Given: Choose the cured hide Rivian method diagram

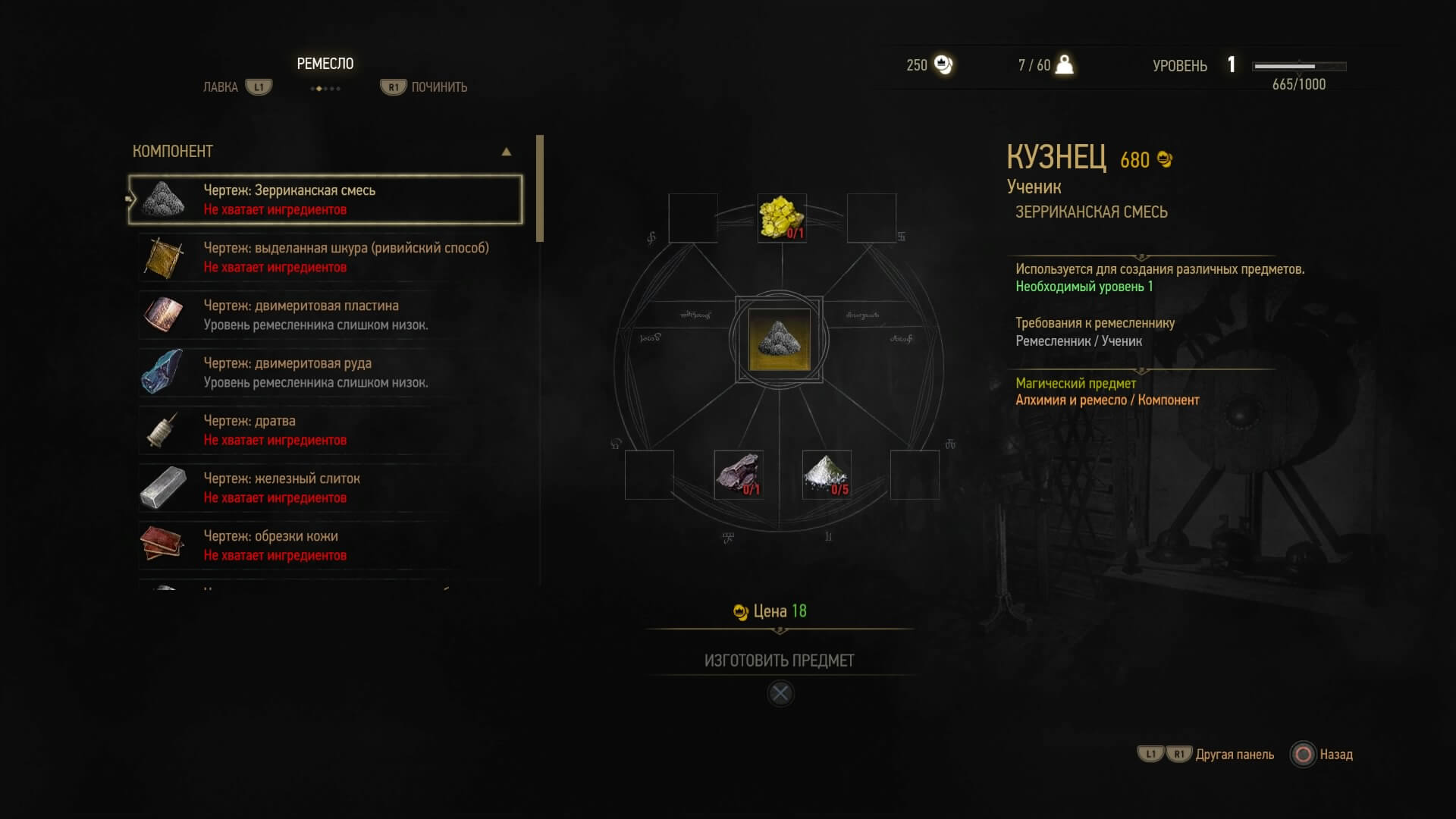Looking at the screenshot, I should [326, 257].
